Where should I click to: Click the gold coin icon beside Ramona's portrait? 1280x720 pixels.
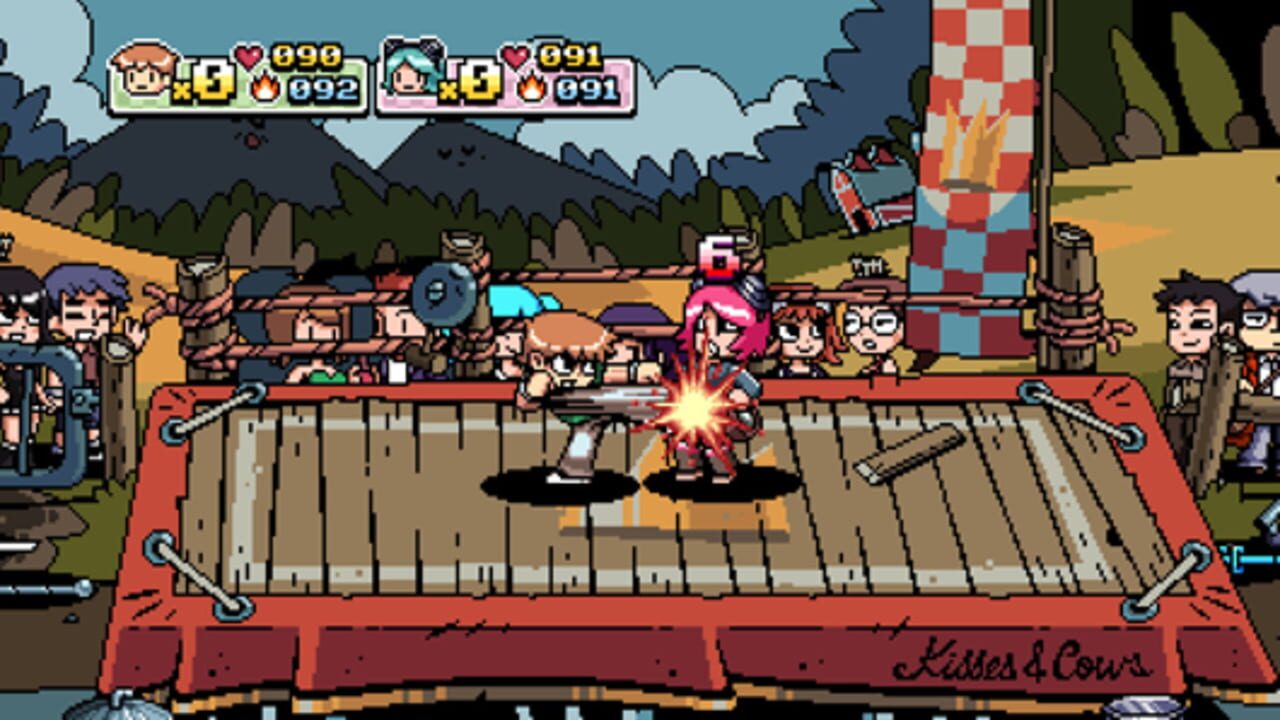pyautogui.click(x=480, y=79)
